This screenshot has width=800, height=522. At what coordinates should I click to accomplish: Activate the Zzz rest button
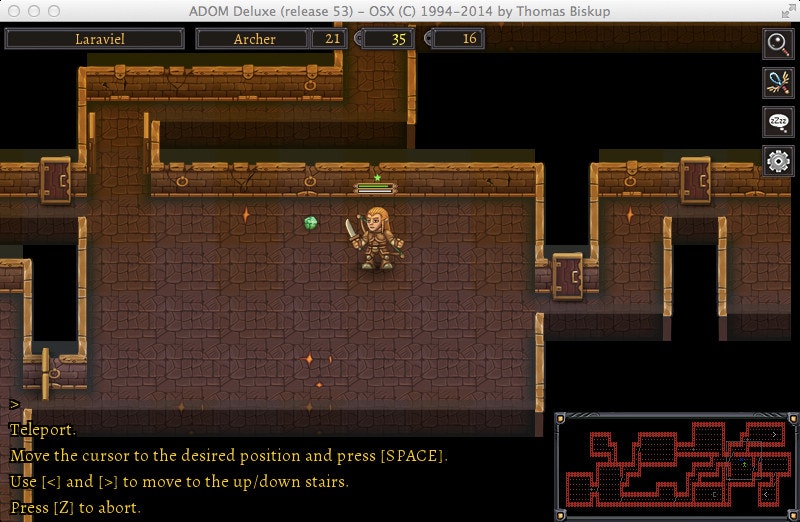coord(778,121)
